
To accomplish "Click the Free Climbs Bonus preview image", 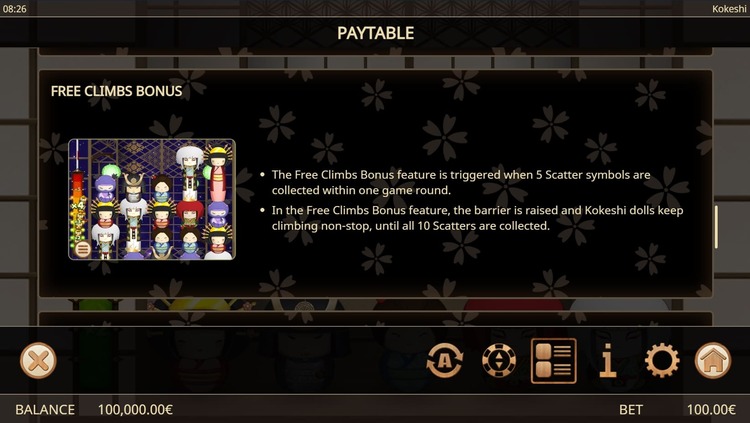I will pos(152,200).
